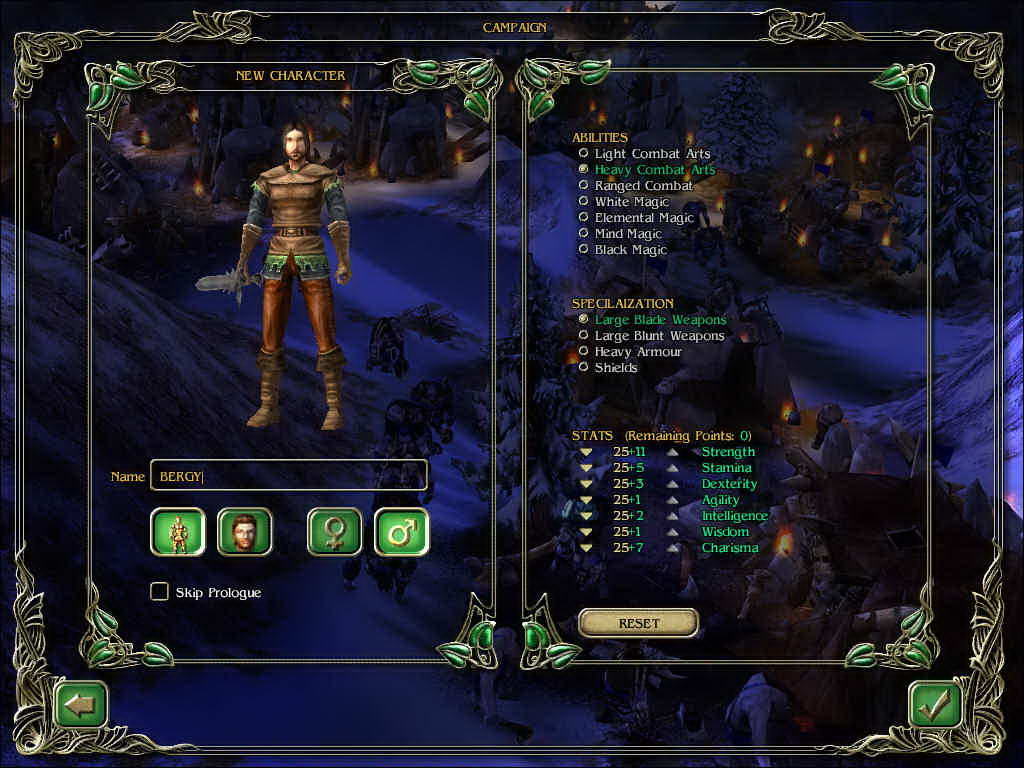Choose the female gender symbol button
Screen dimensions: 1024x768
pyautogui.click(x=334, y=532)
